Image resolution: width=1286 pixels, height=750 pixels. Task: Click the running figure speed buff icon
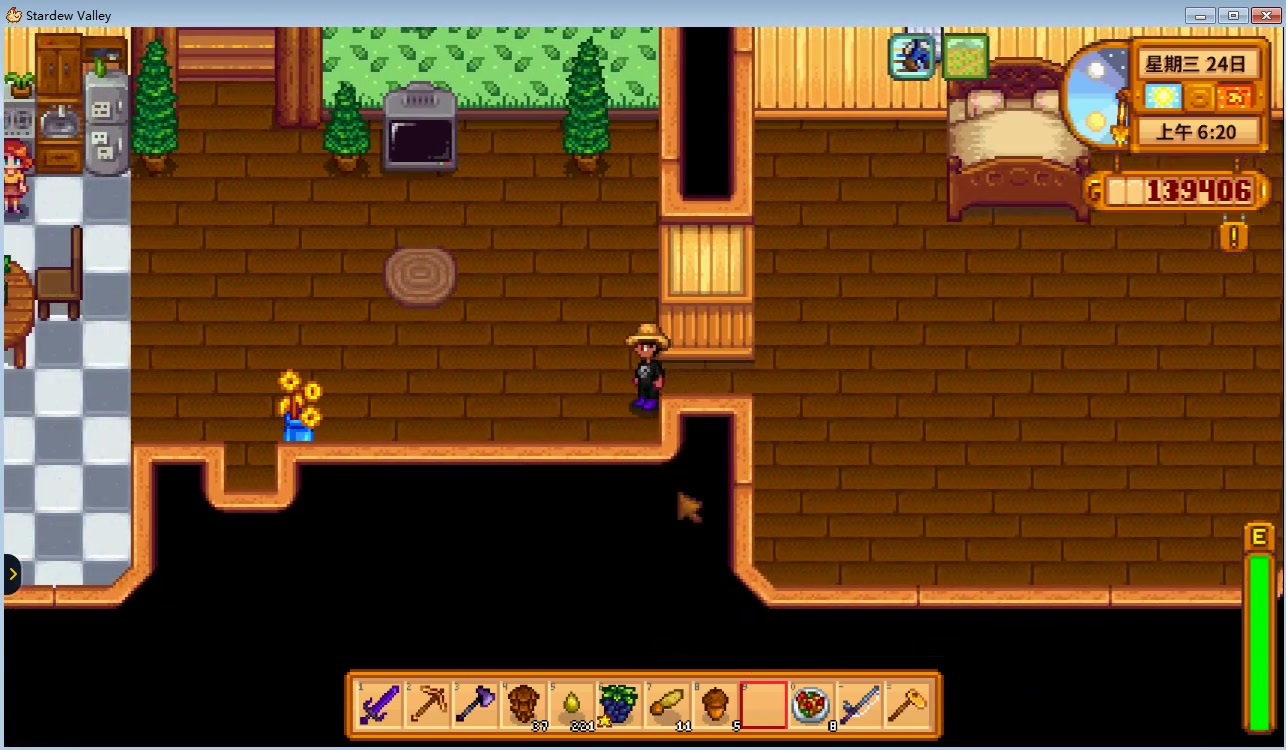[x=912, y=57]
